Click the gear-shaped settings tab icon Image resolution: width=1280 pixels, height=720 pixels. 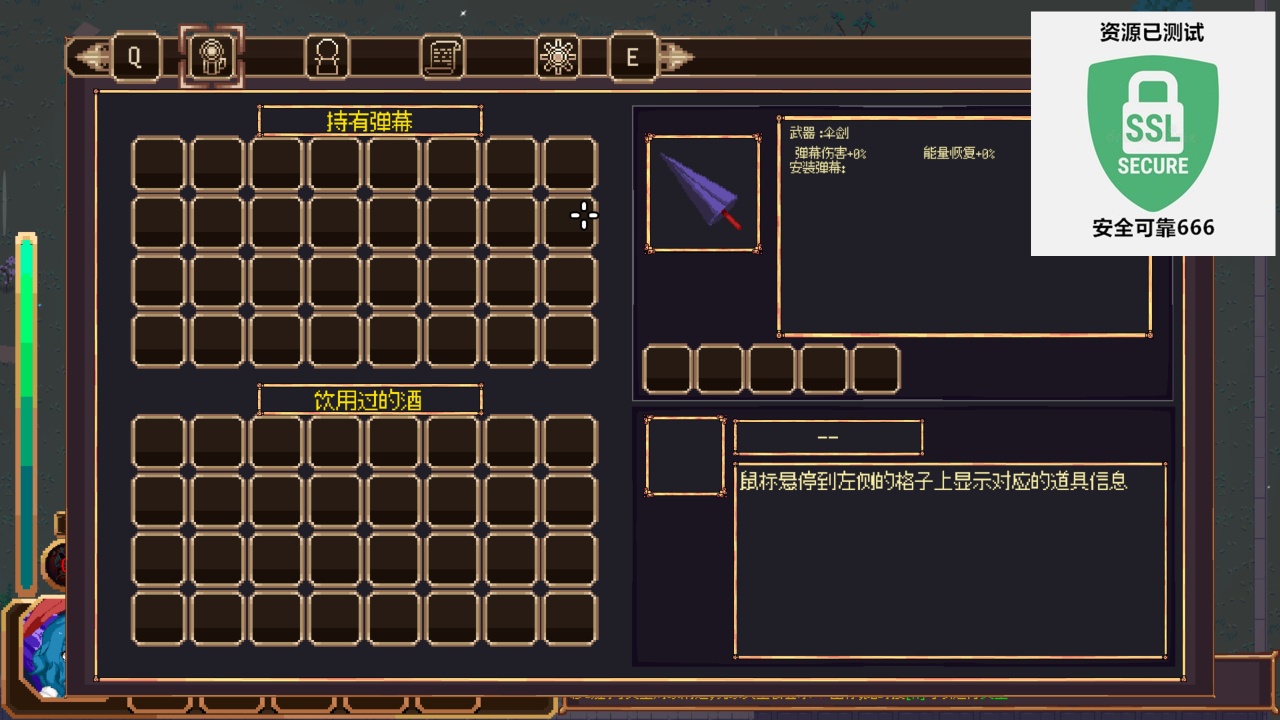557,57
